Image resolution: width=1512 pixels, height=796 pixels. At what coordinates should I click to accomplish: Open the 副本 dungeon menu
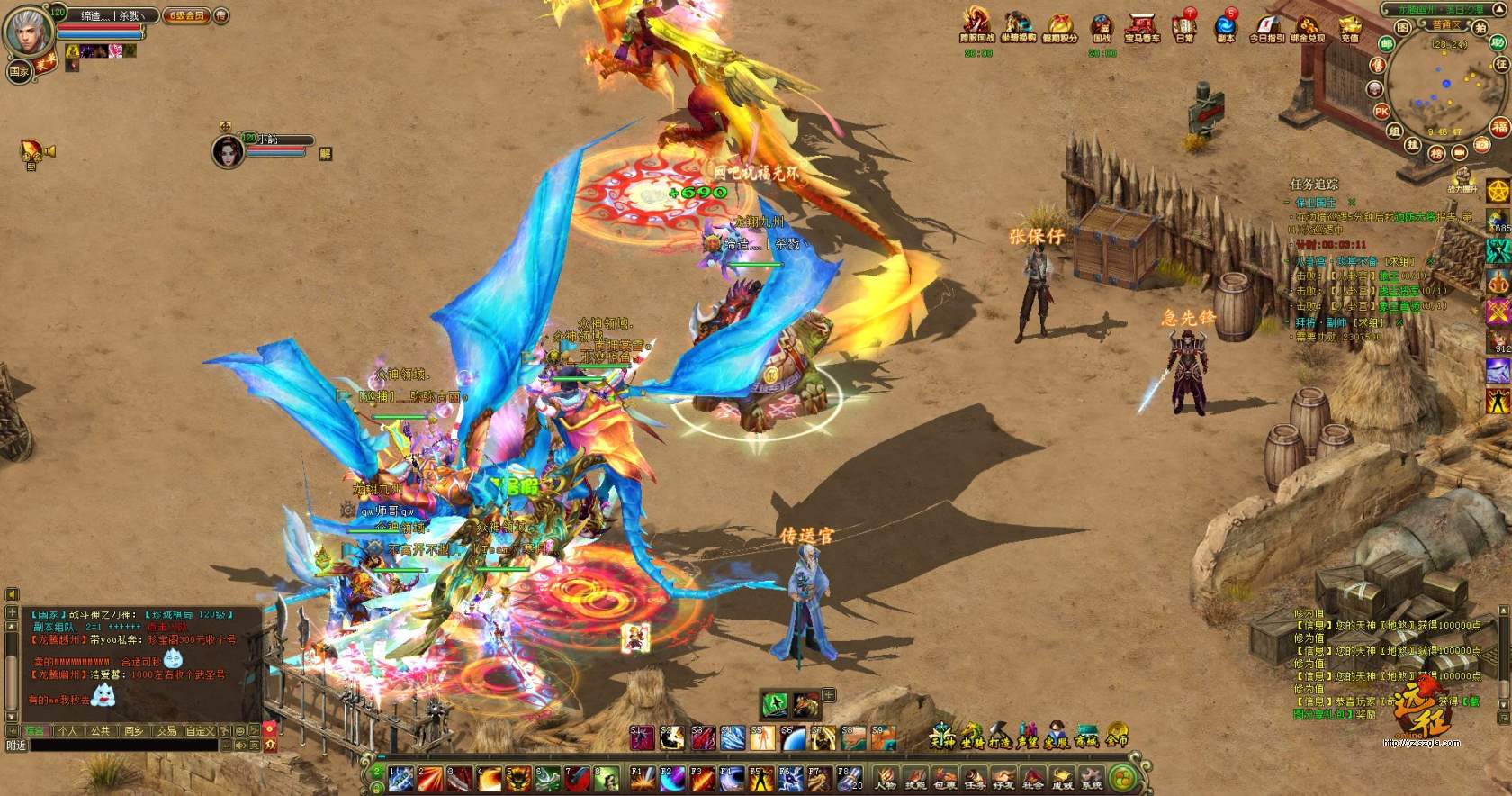click(1225, 26)
